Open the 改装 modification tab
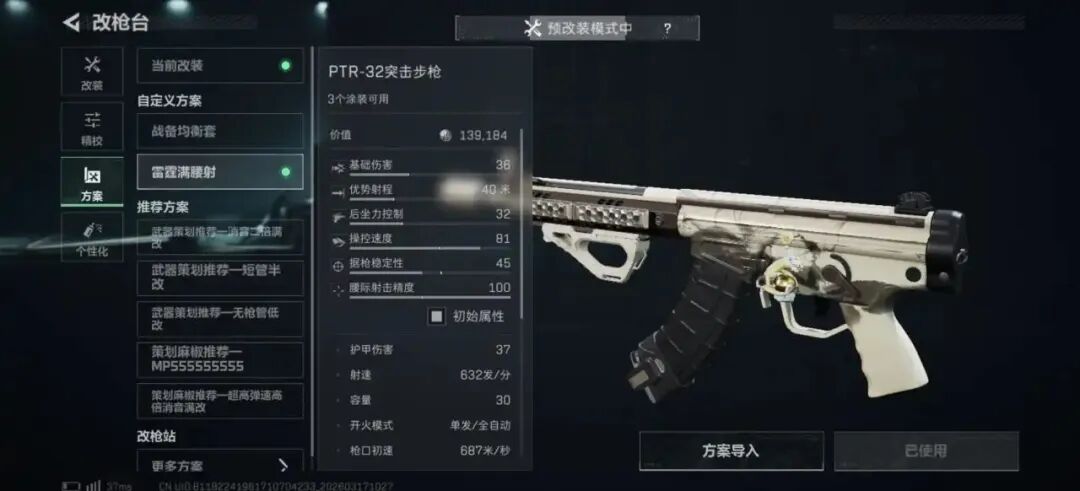 click(x=92, y=73)
